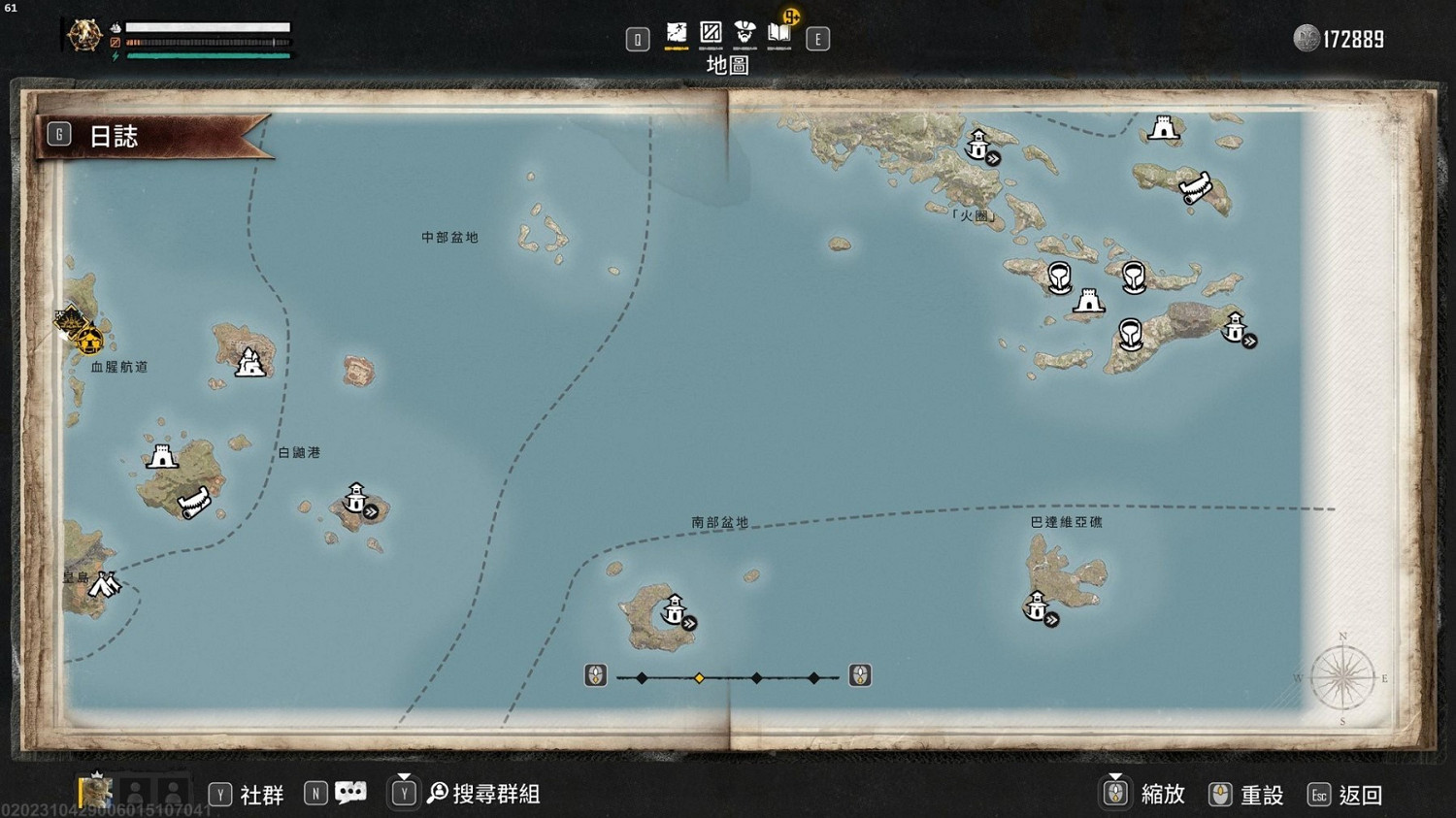Select the player emblem portrait at top left

83,34
